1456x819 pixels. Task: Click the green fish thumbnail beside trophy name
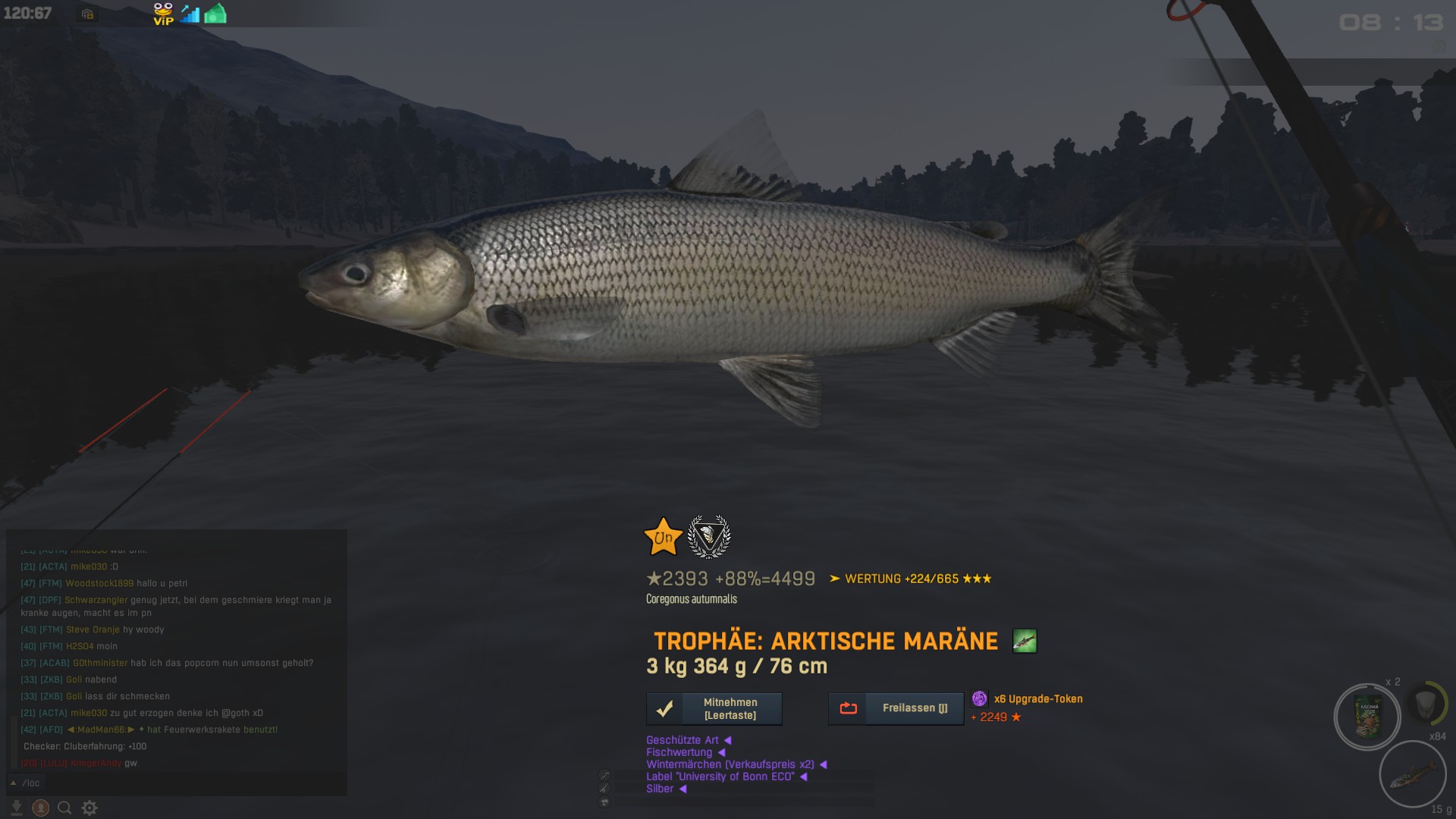(1025, 641)
